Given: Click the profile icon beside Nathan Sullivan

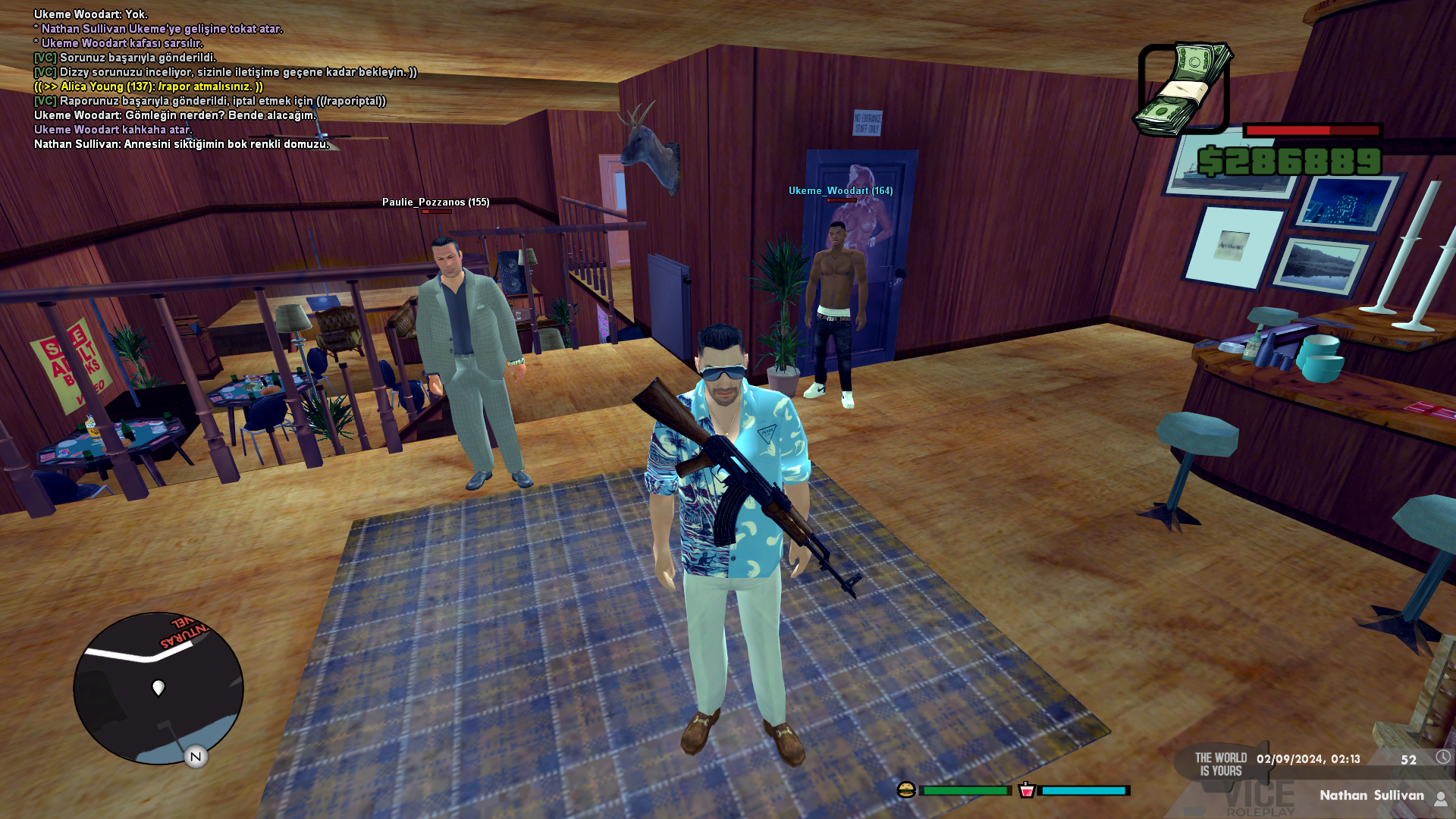Looking at the screenshot, I should pos(1440,797).
